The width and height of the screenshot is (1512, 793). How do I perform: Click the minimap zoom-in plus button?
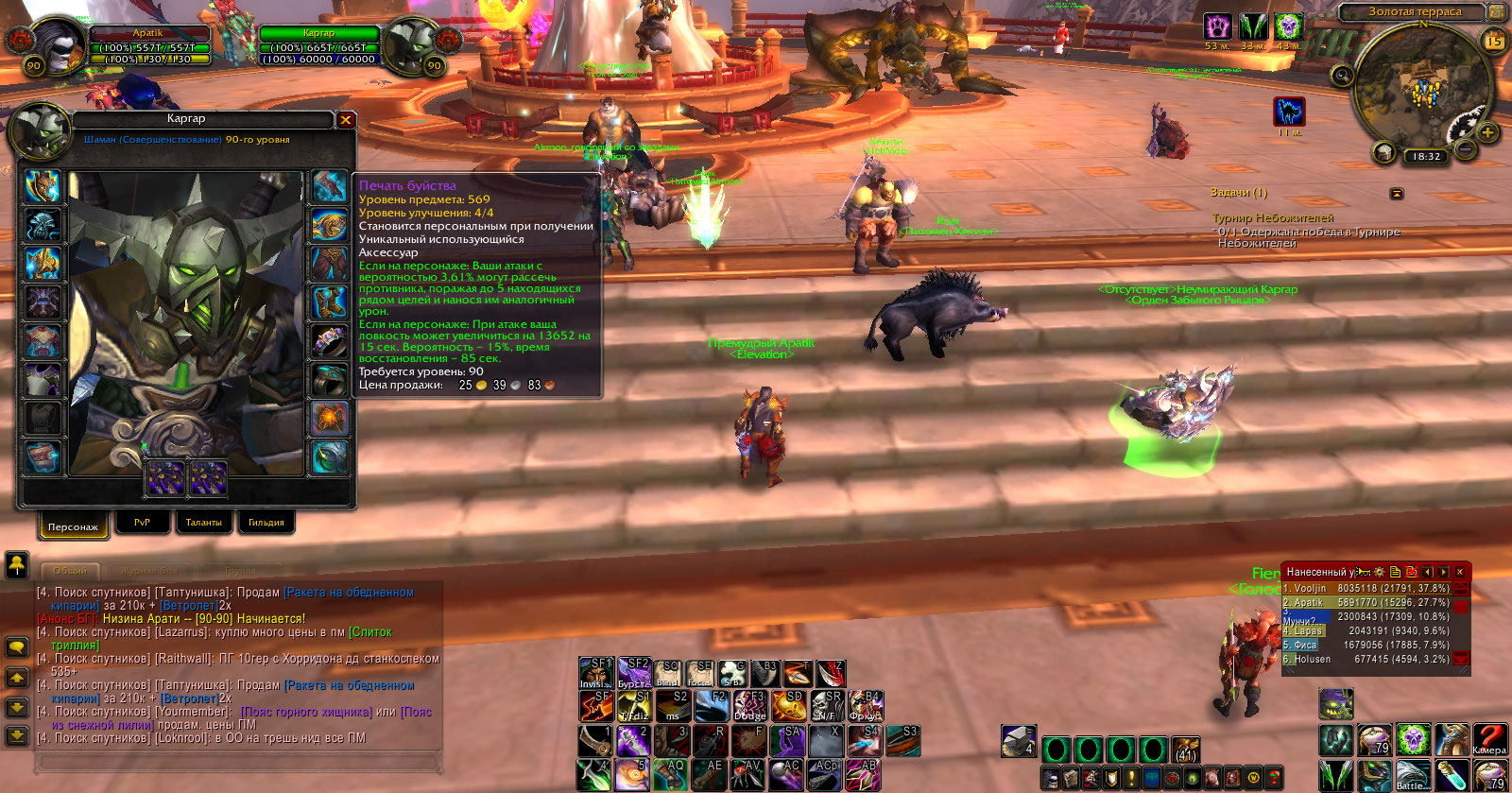coord(1487,132)
